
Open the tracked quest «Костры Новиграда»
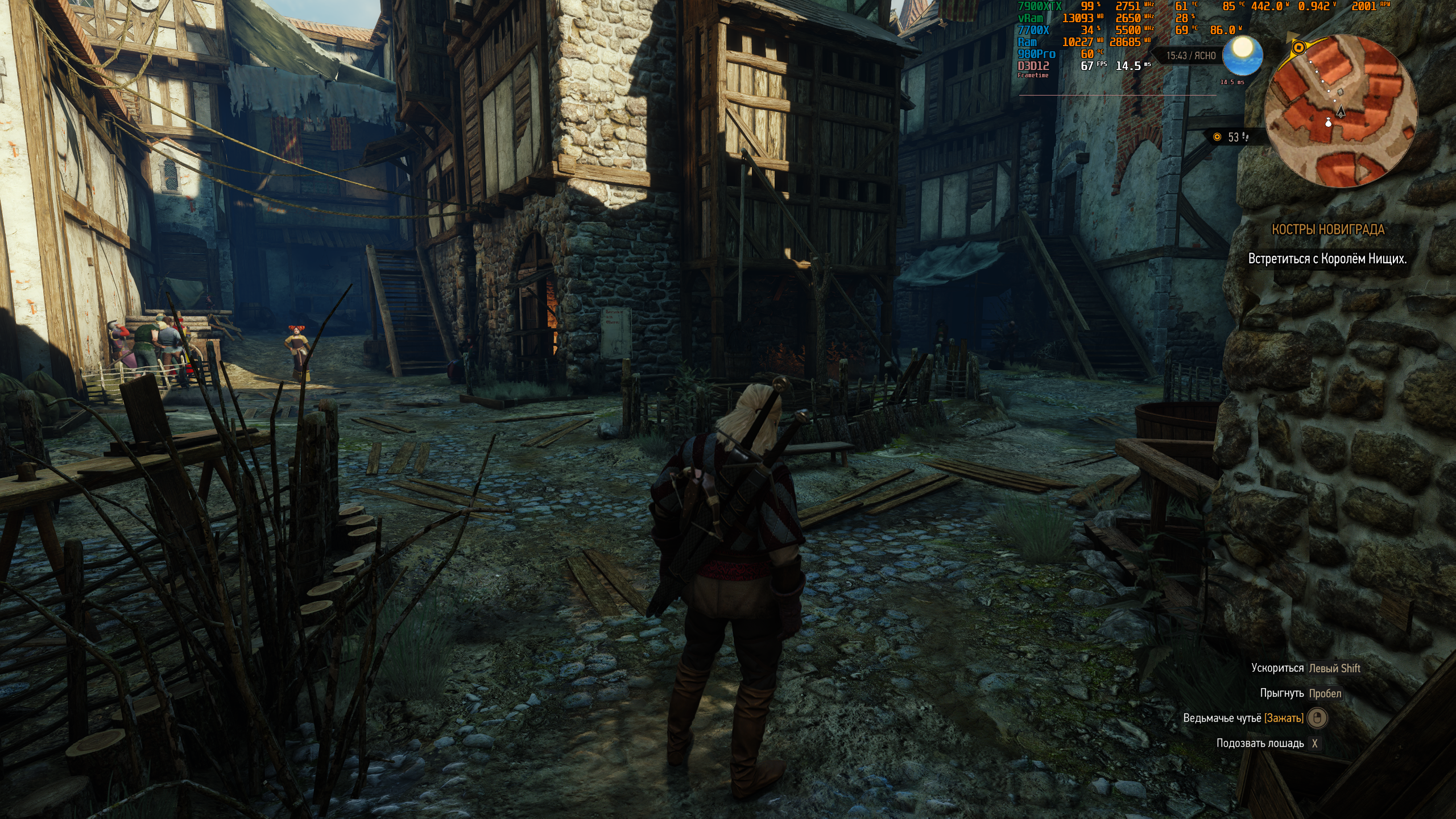[1327, 230]
